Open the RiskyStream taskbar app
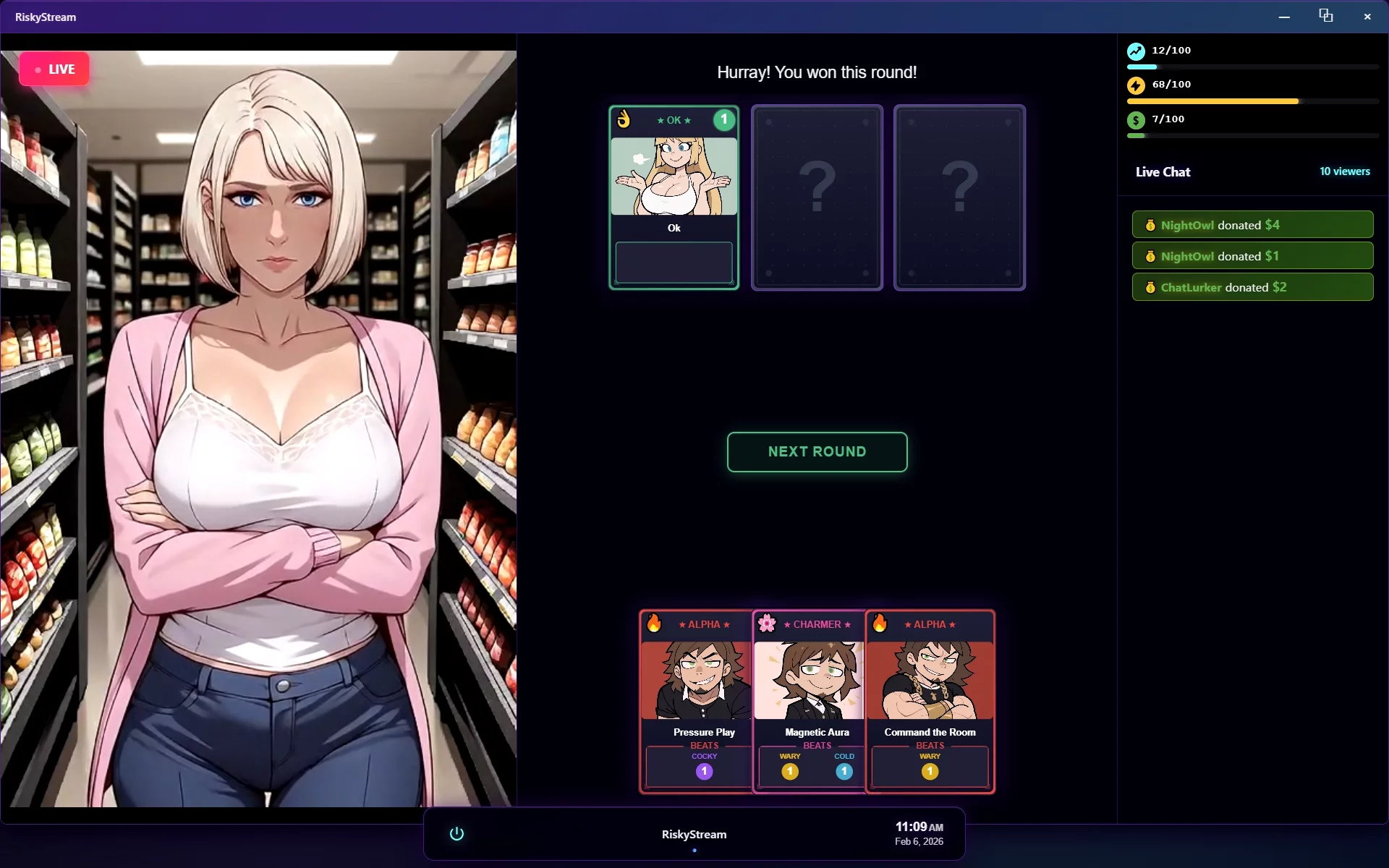Image resolution: width=1389 pixels, height=868 pixels. (x=694, y=834)
